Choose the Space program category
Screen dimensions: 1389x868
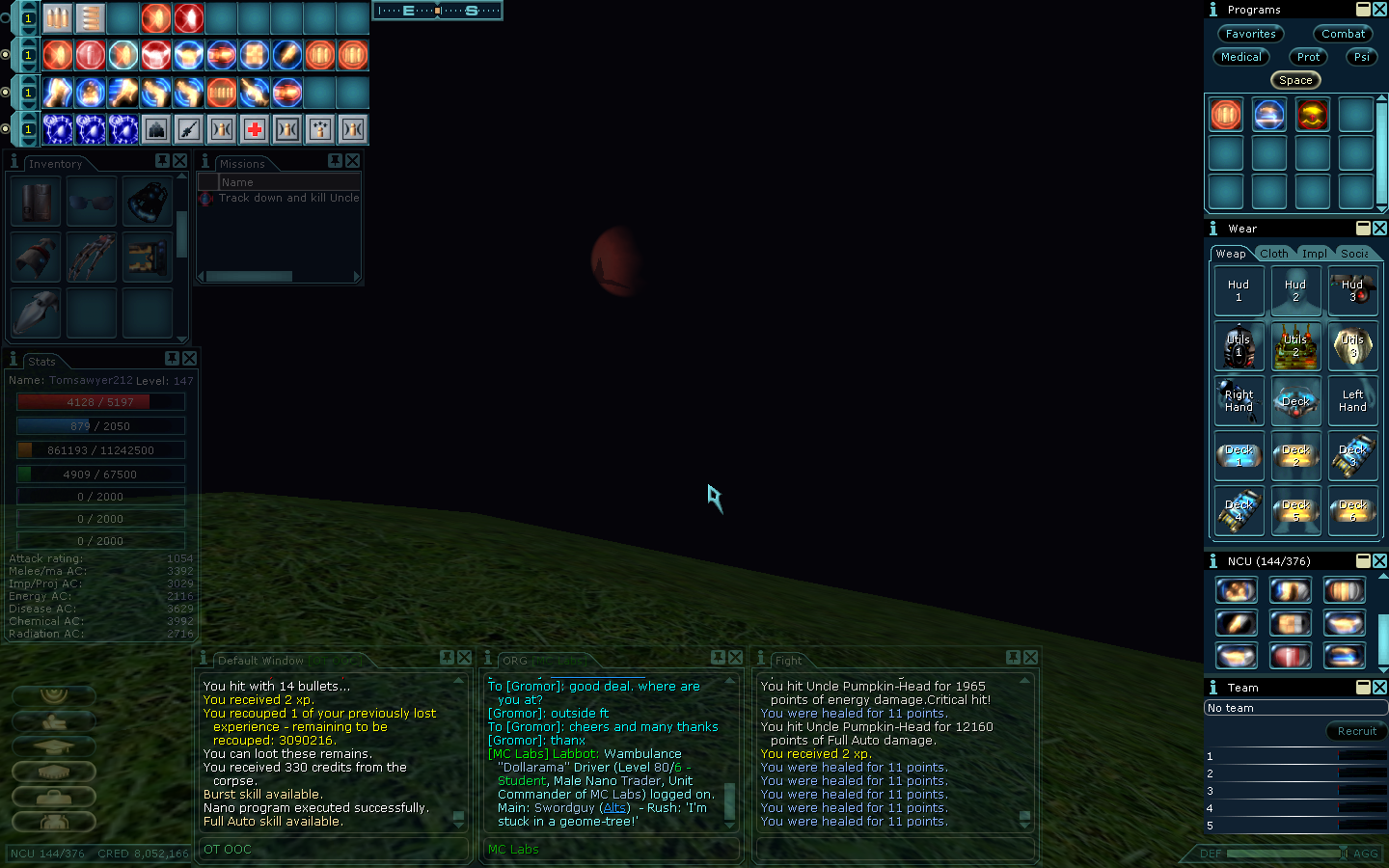[1295, 80]
